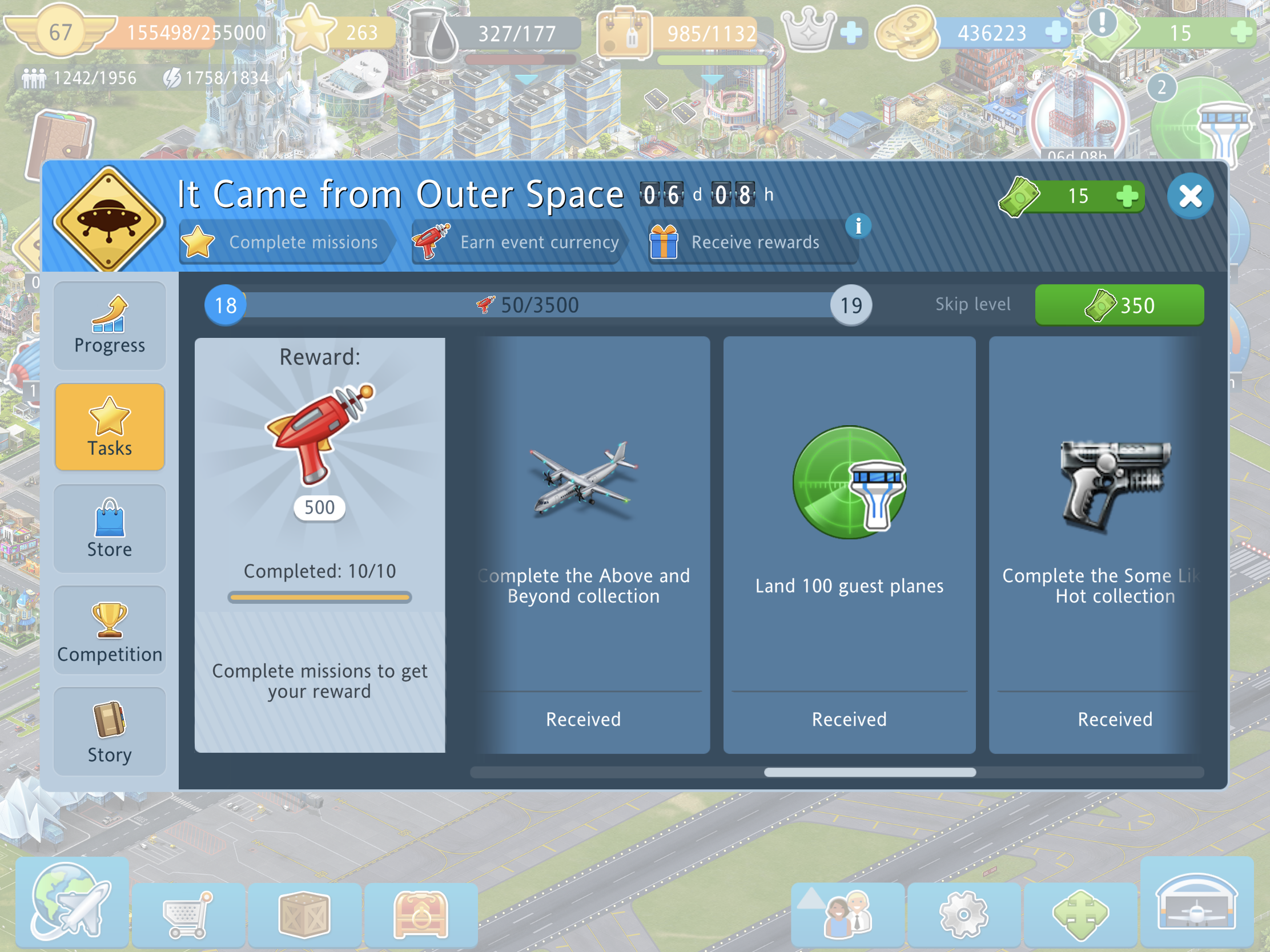The height and width of the screenshot is (952, 1270).
Task: Open the settings gear button
Action: point(964,914)
